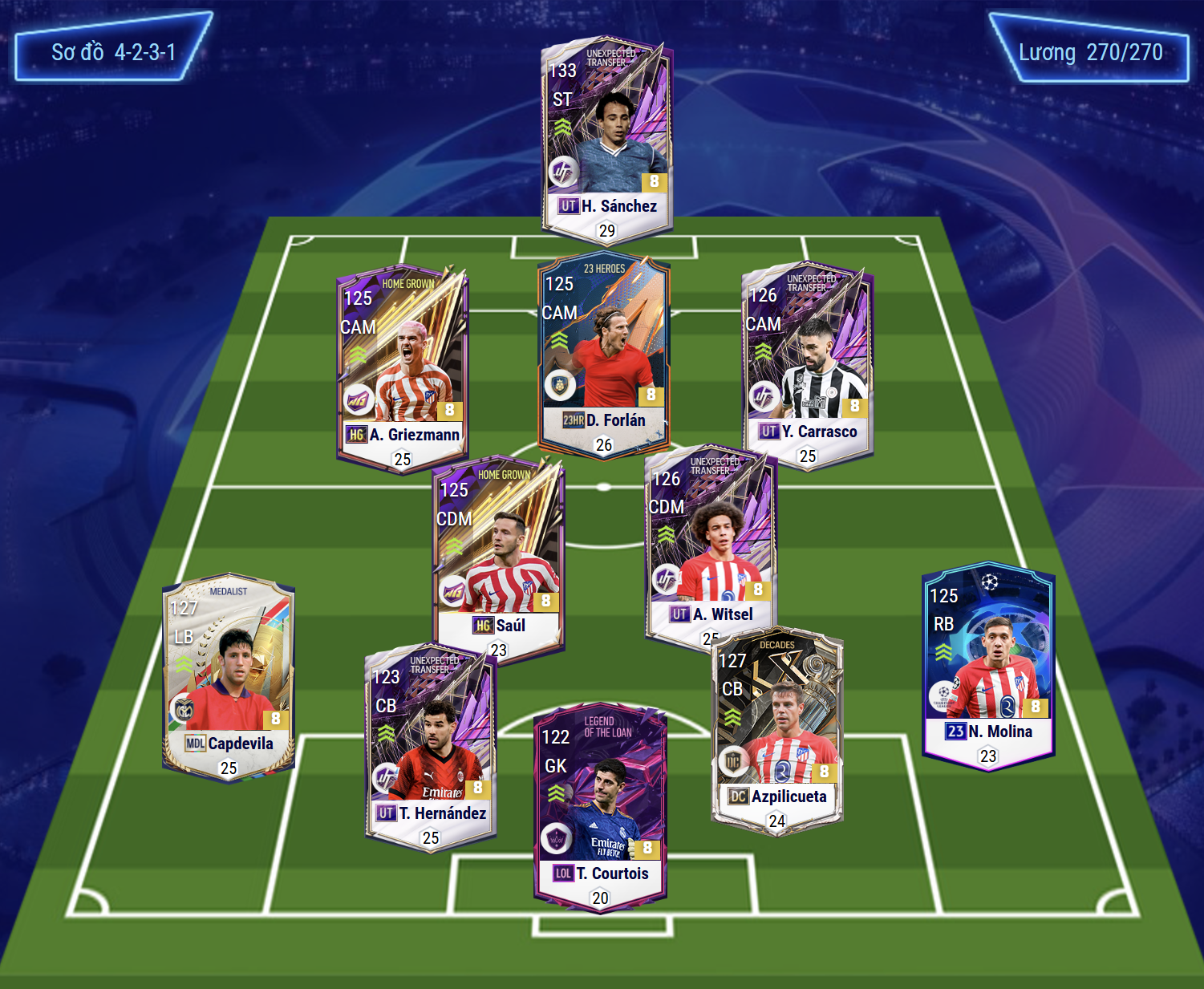Image resolution: width=1204 pixels, height=989 pixels.
Task: Choose the T. Hernández centre back card
Action: pos(431,746)
